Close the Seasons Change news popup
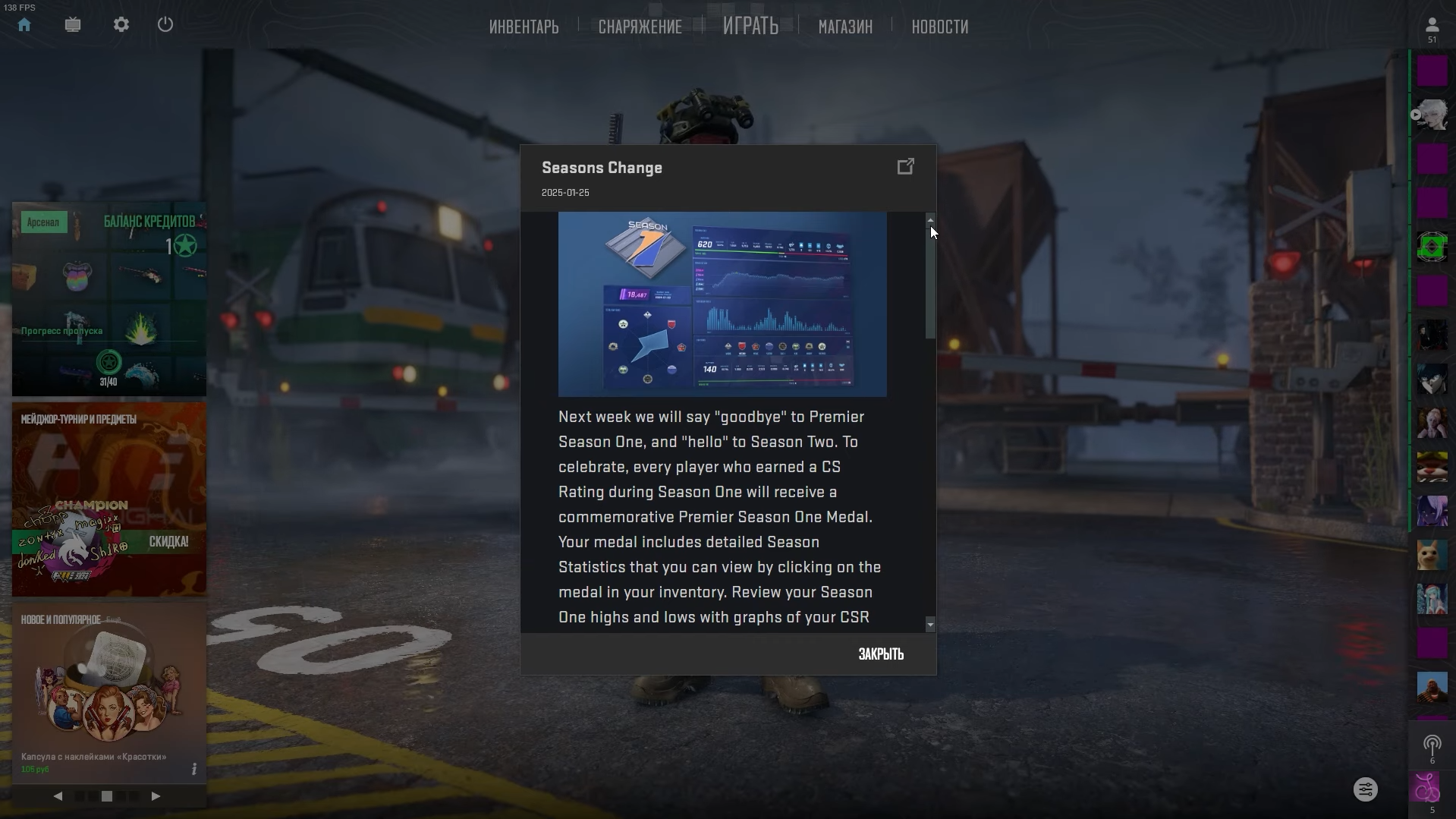 tap(880, 654)
